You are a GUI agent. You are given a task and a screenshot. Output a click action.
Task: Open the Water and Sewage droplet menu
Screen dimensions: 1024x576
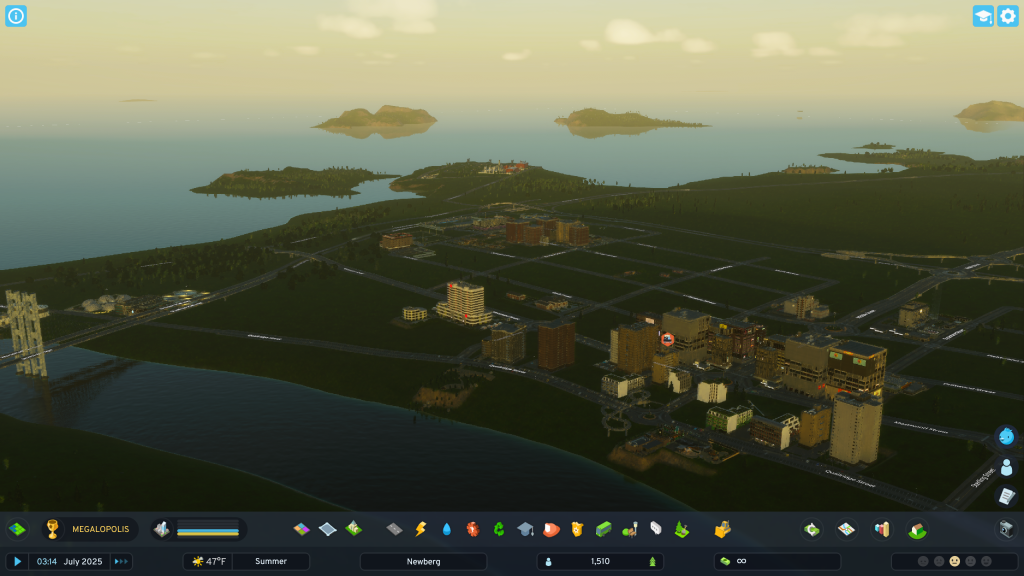[446, 529]
